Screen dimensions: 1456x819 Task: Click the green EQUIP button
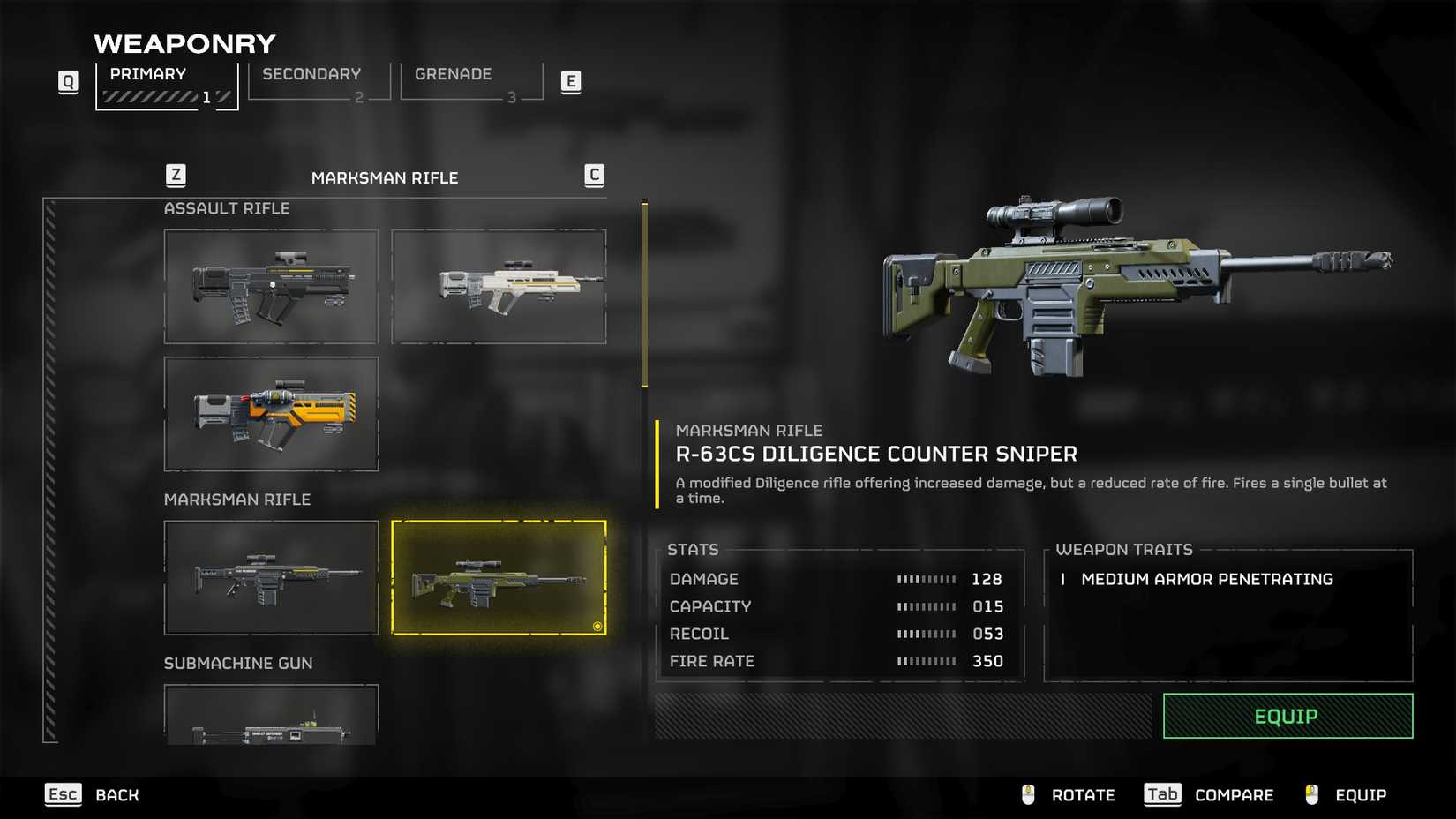pyautogui.click(x=1286, y=716)
